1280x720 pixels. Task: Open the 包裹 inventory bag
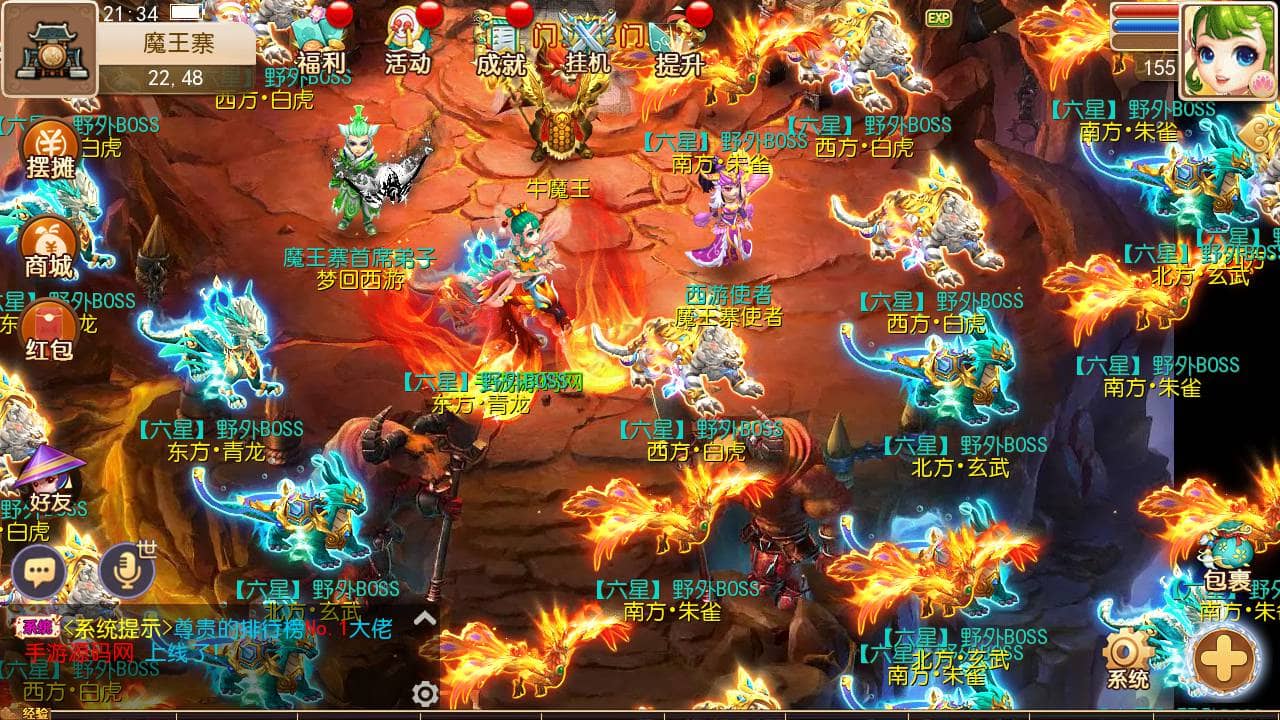tap(1226, 562)
